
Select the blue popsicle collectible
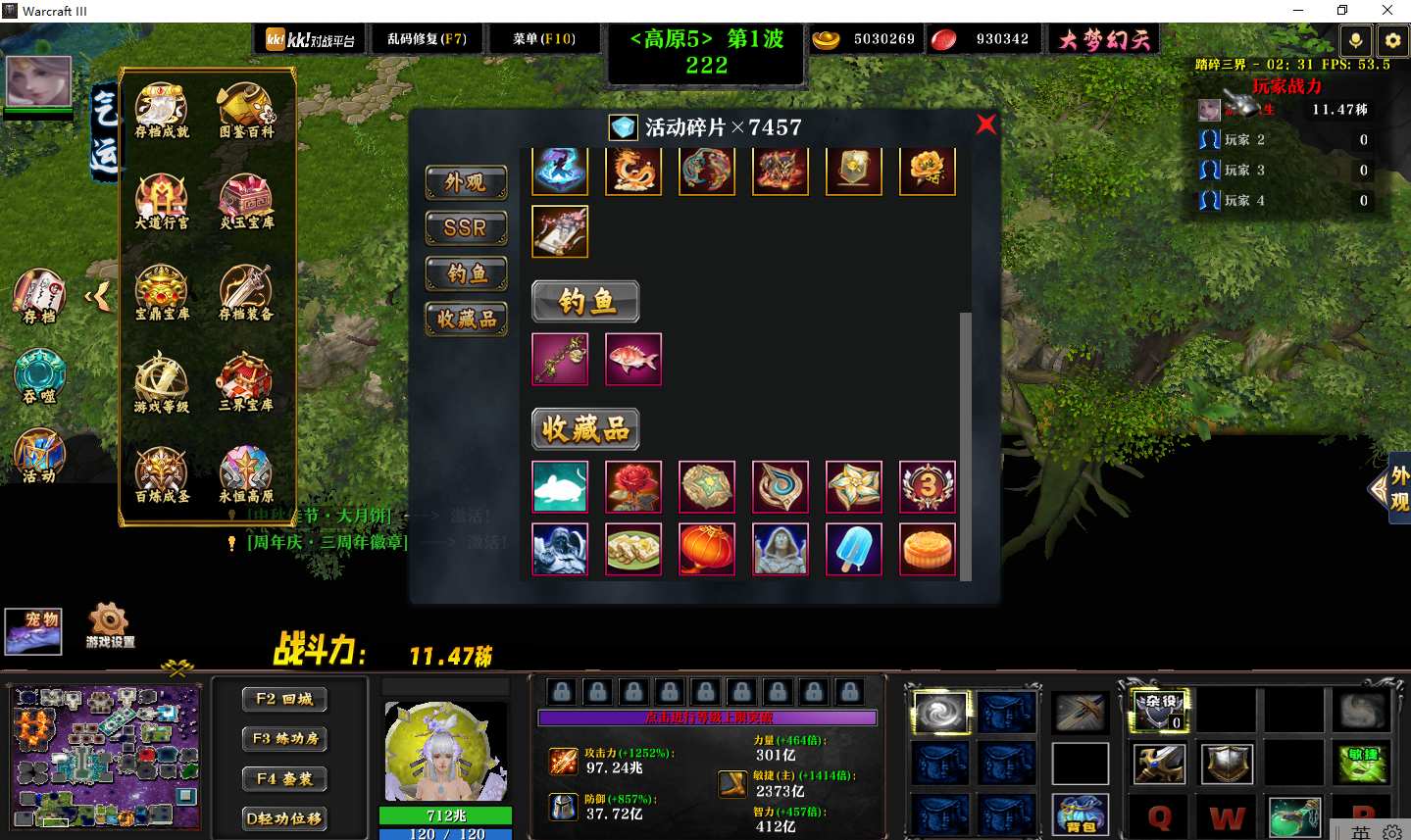tap(854, 549)
